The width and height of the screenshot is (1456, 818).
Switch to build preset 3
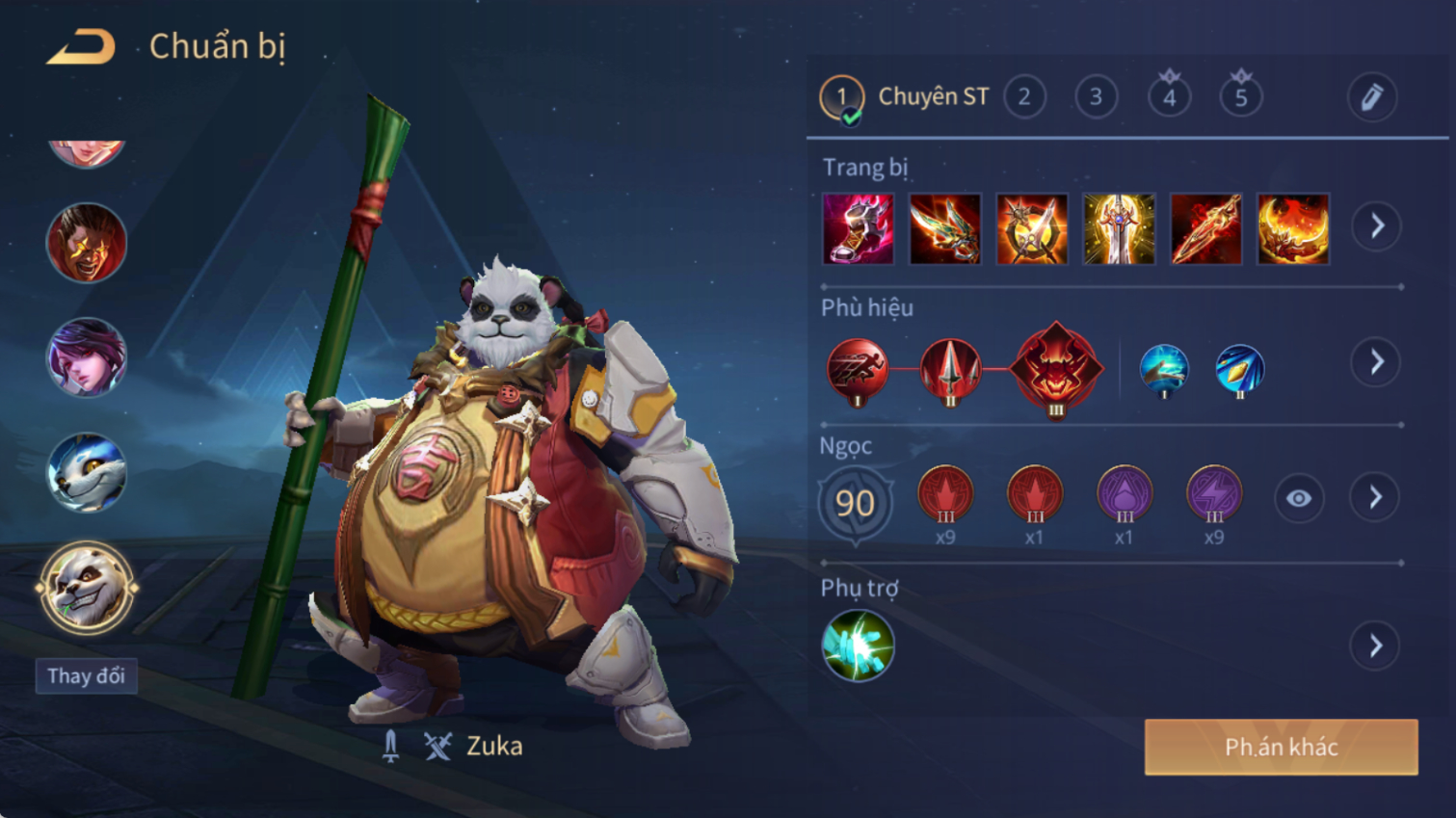point(1096,97)
